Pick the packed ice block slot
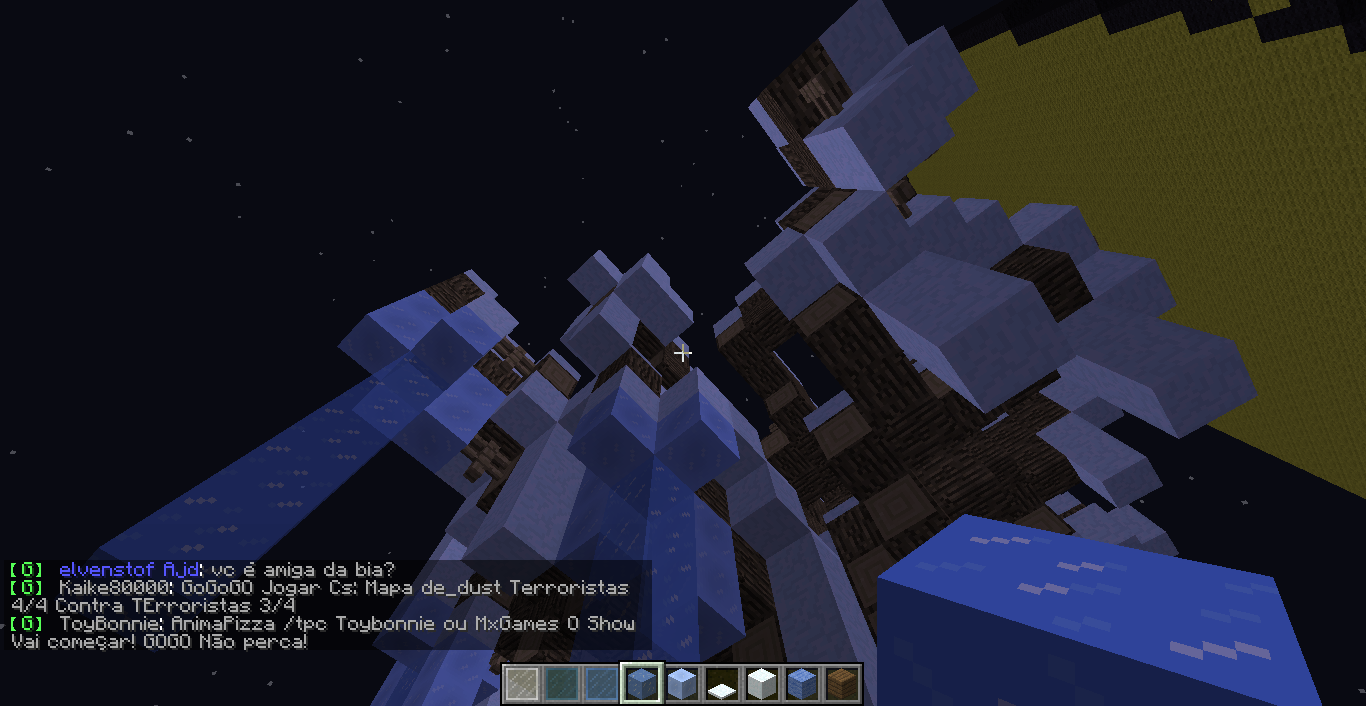 pyautogui.click(x=682, y=684)
